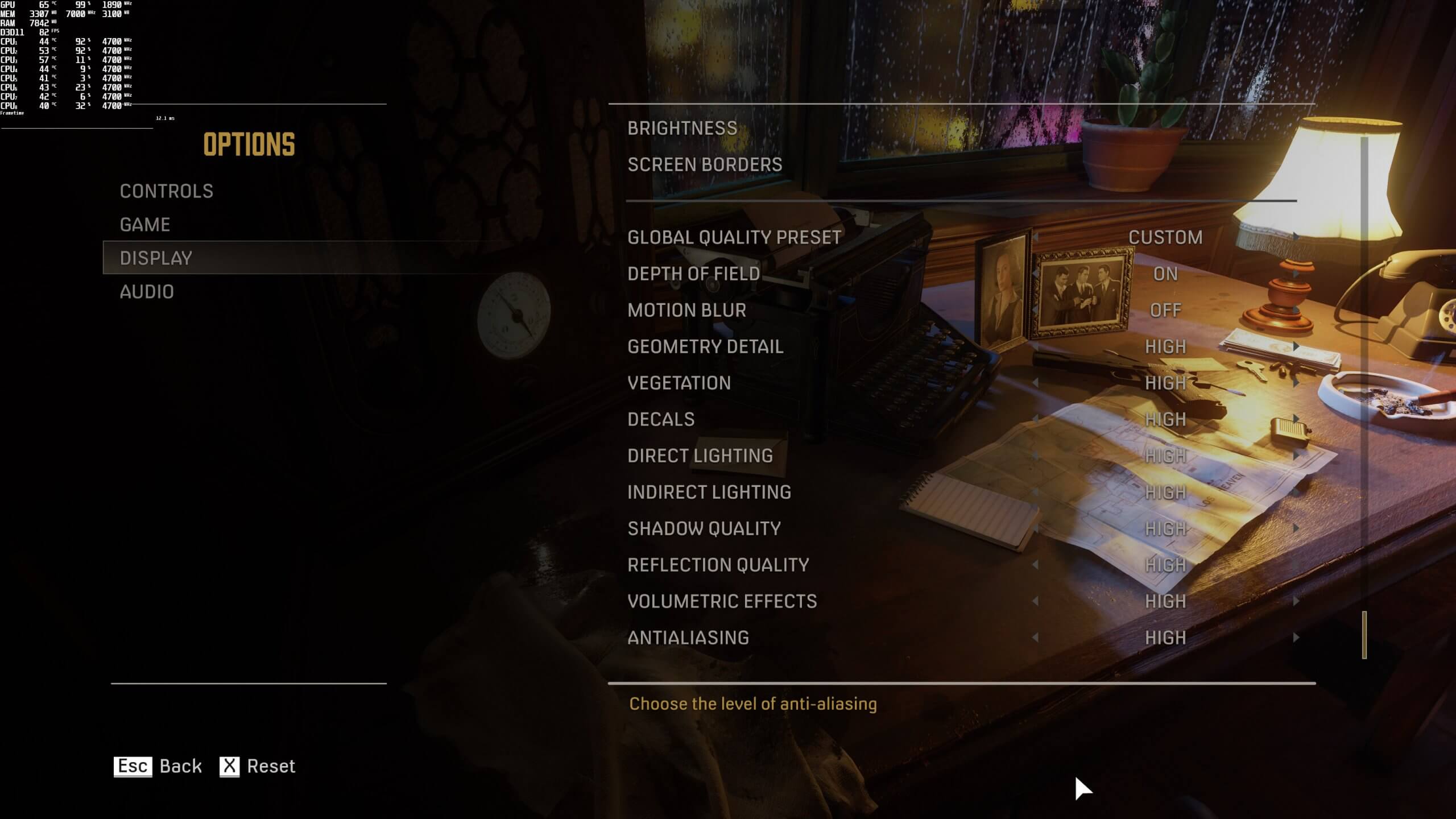Open the GLOBAL QUALITY PRESET selector

pos(734,238)
